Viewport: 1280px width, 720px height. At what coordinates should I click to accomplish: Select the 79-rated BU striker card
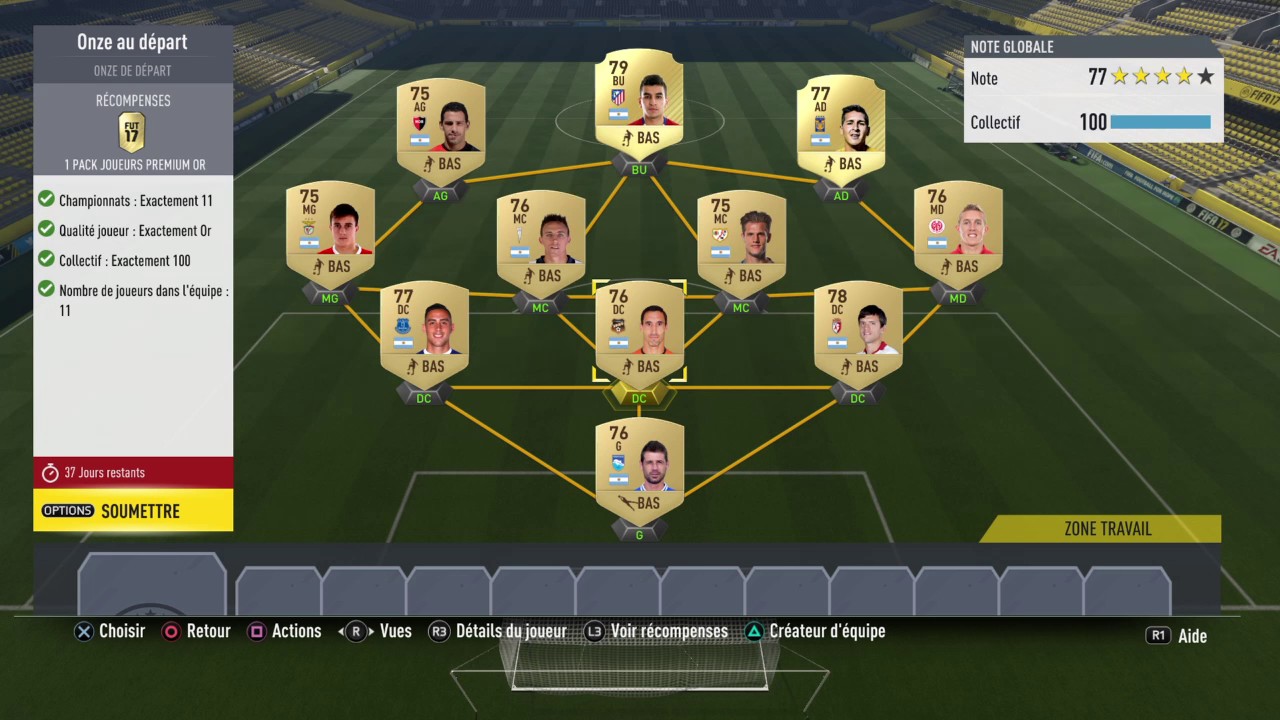(638, 100)
